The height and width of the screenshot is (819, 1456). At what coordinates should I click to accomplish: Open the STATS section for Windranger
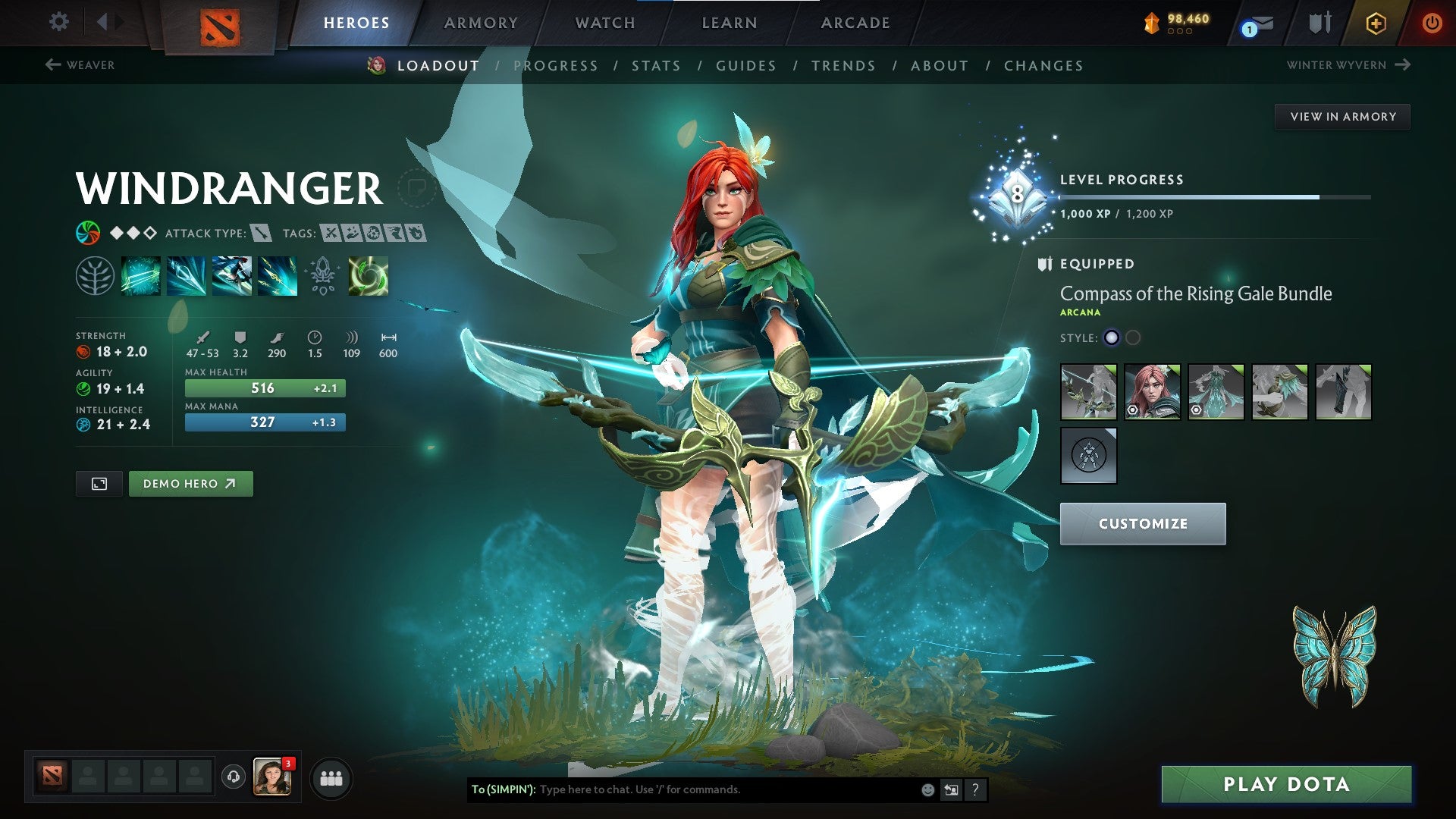[x=657, y=65]
